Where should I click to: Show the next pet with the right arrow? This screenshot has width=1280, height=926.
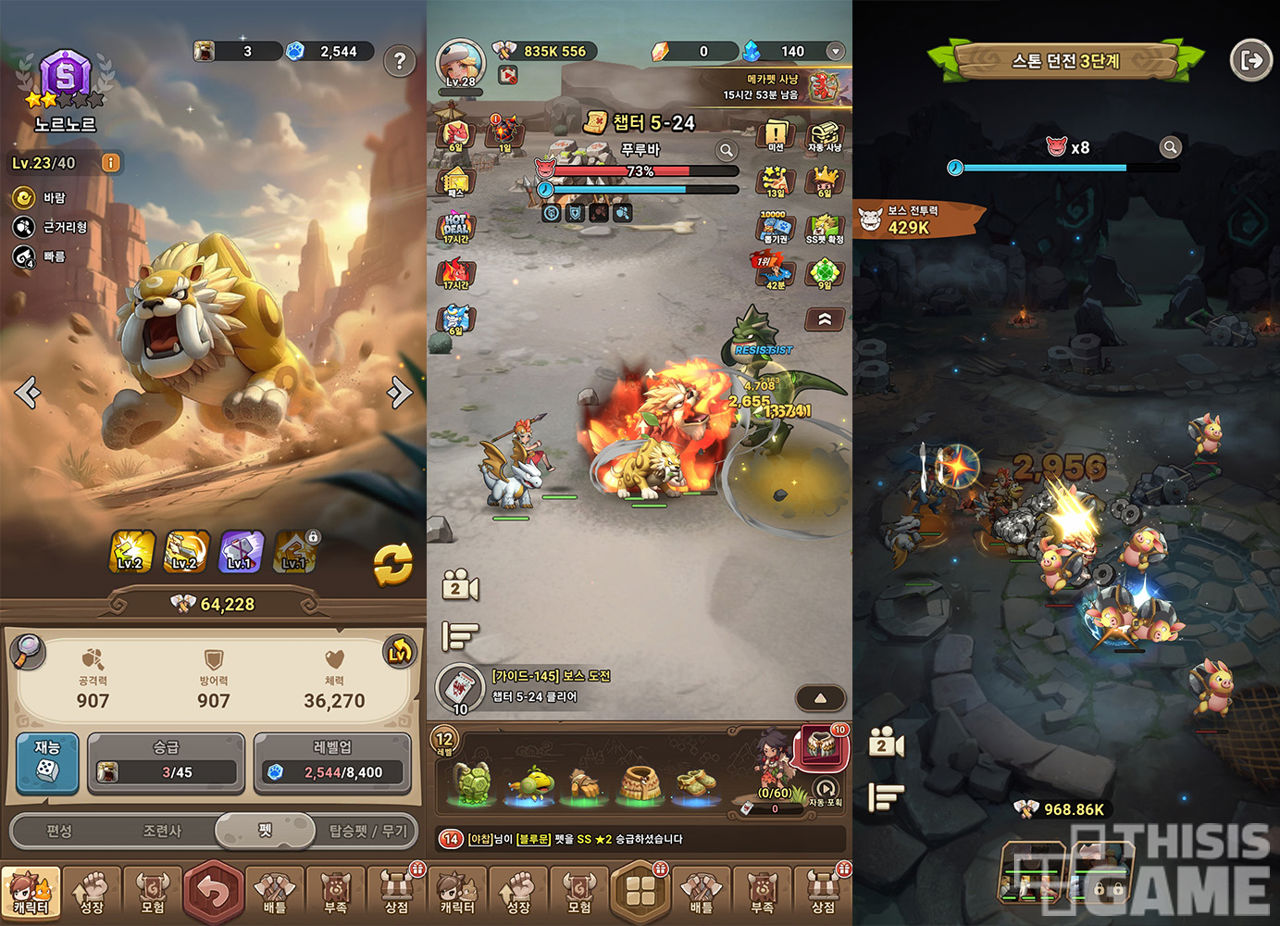400,393
